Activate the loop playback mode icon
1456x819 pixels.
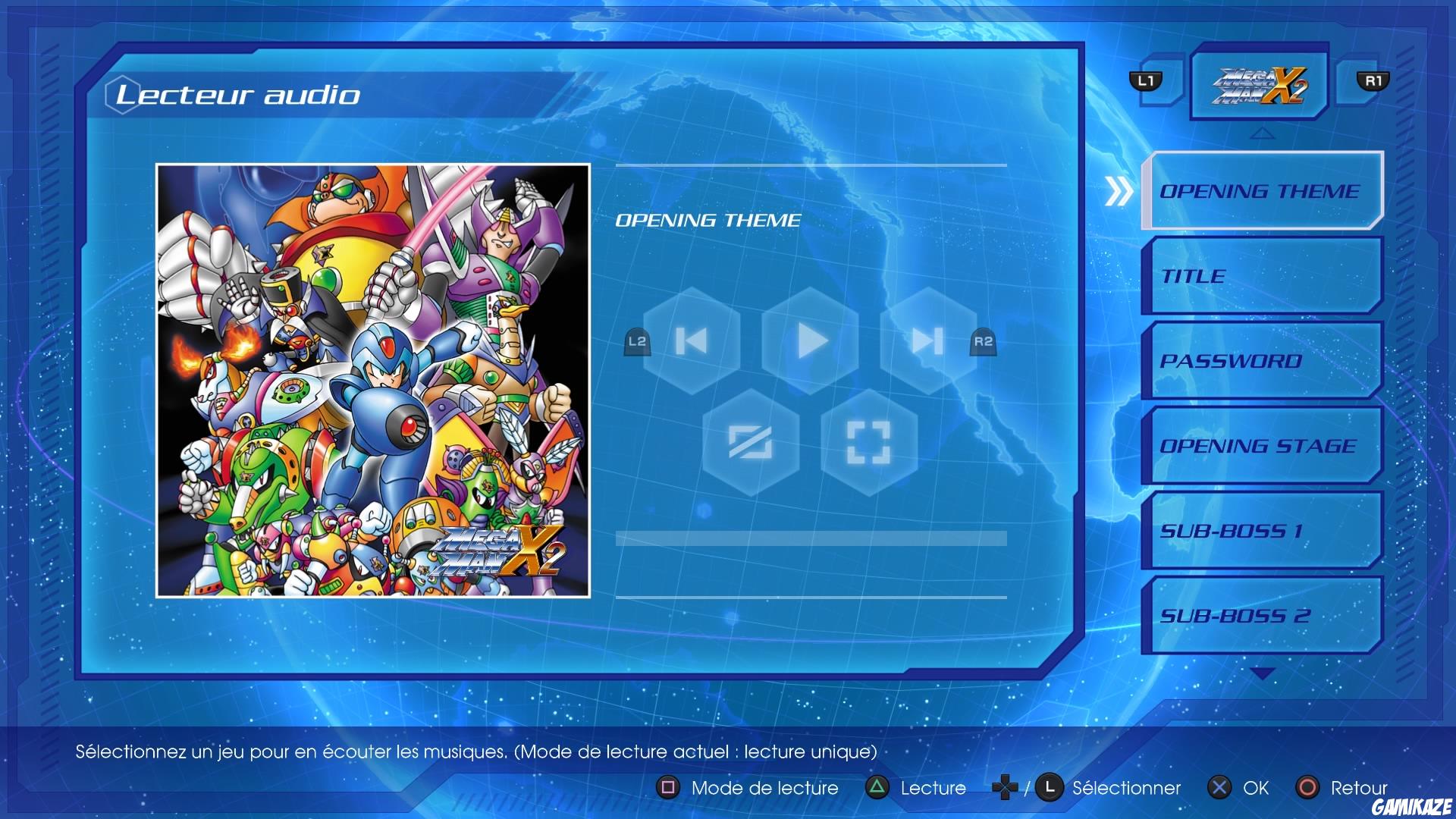click(869, 442)
